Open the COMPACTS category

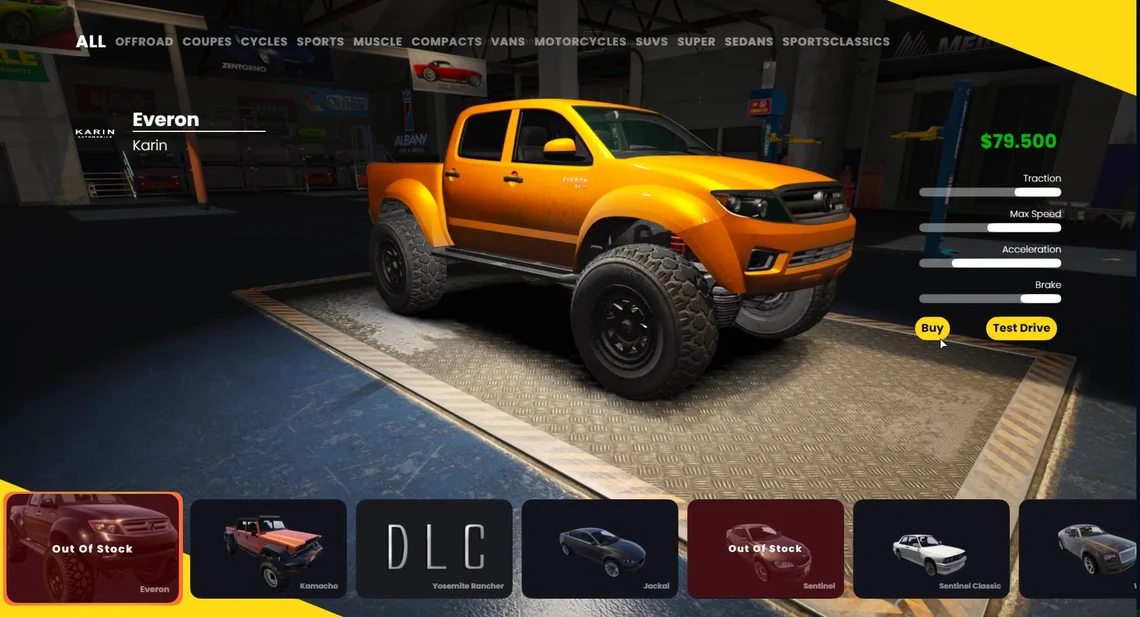pyautogui.click(x=446, y=42)
